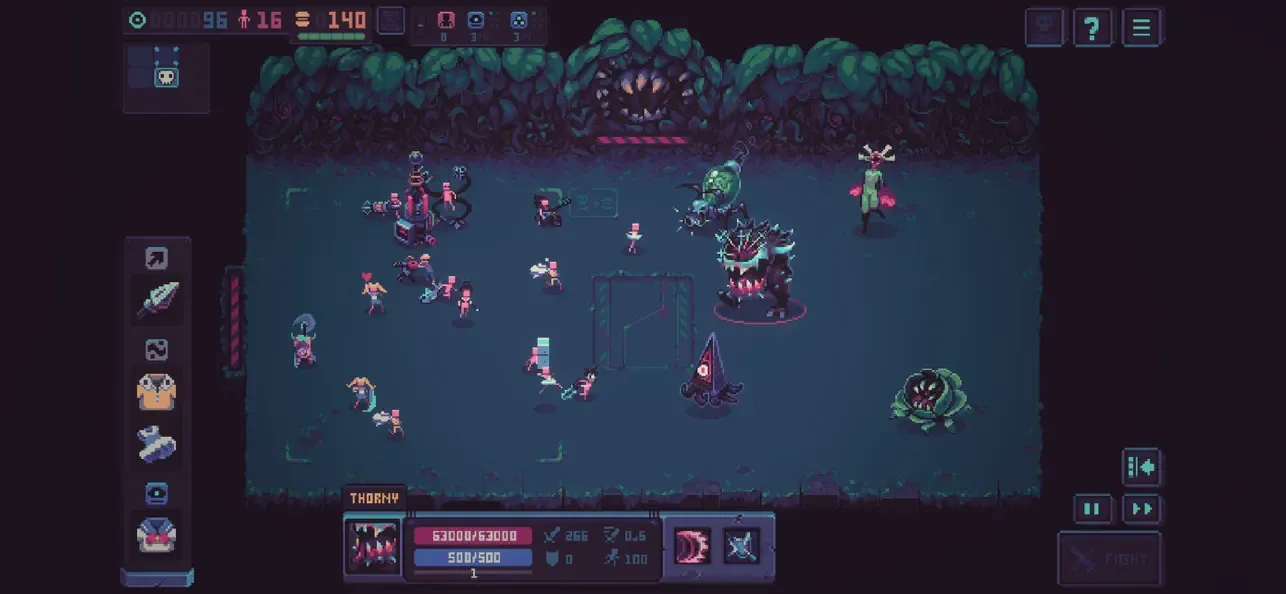Screen dimensions: 1286x594
Task: Click Thorny's monster portrait
Action: (x=372, y=546)
